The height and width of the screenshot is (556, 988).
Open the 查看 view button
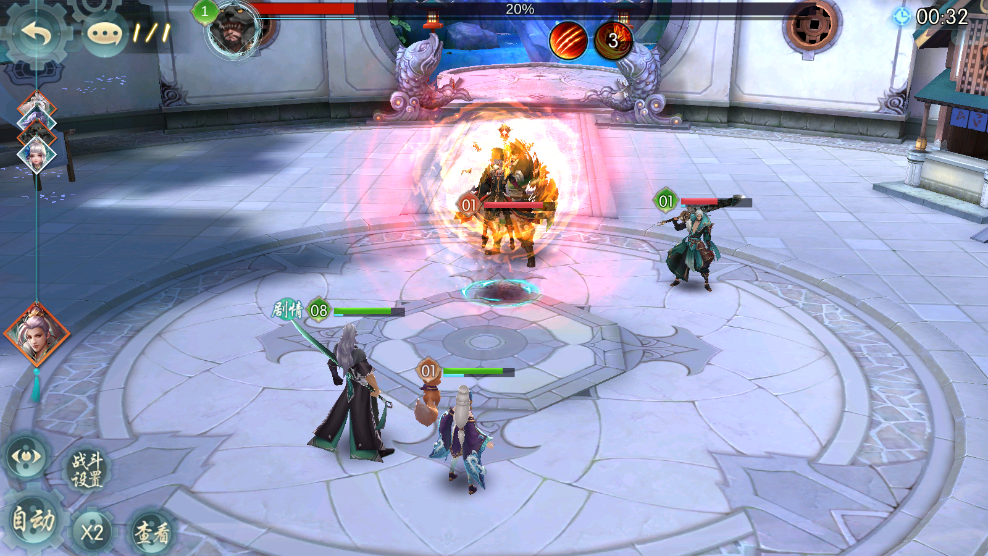pos(154,531)
